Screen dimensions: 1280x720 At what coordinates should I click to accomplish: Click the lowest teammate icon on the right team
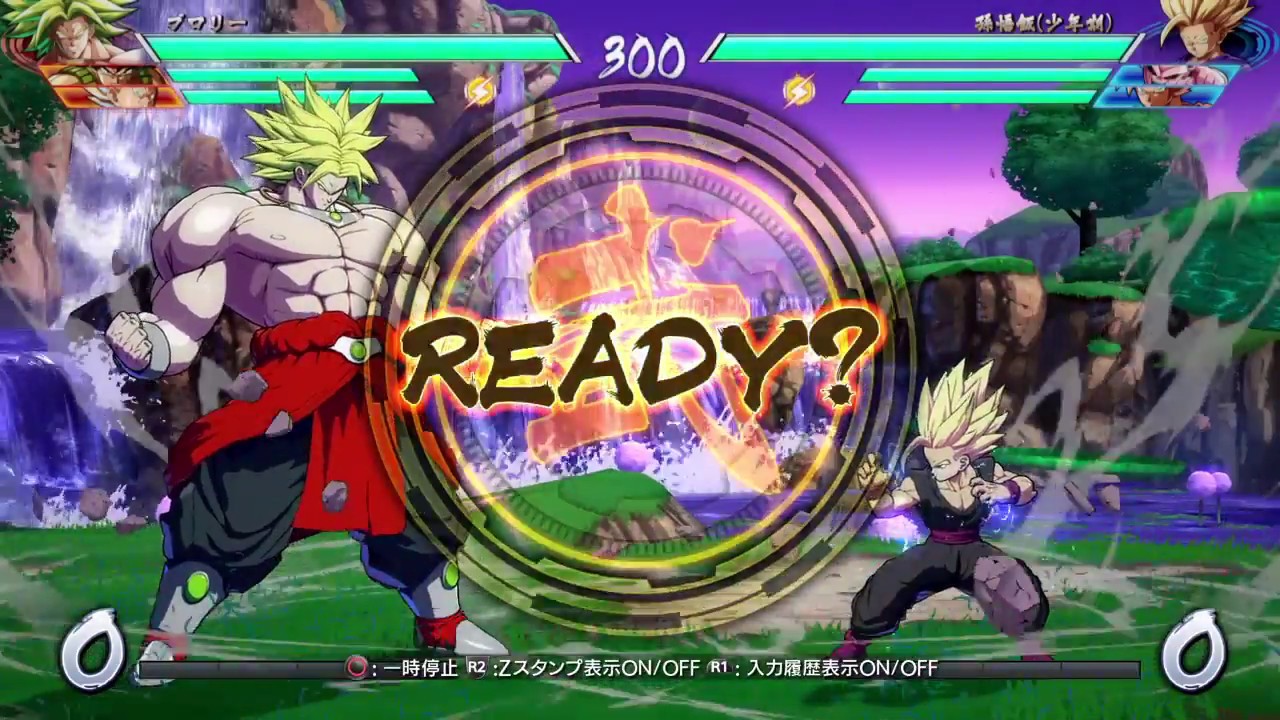pos(1170,97)
